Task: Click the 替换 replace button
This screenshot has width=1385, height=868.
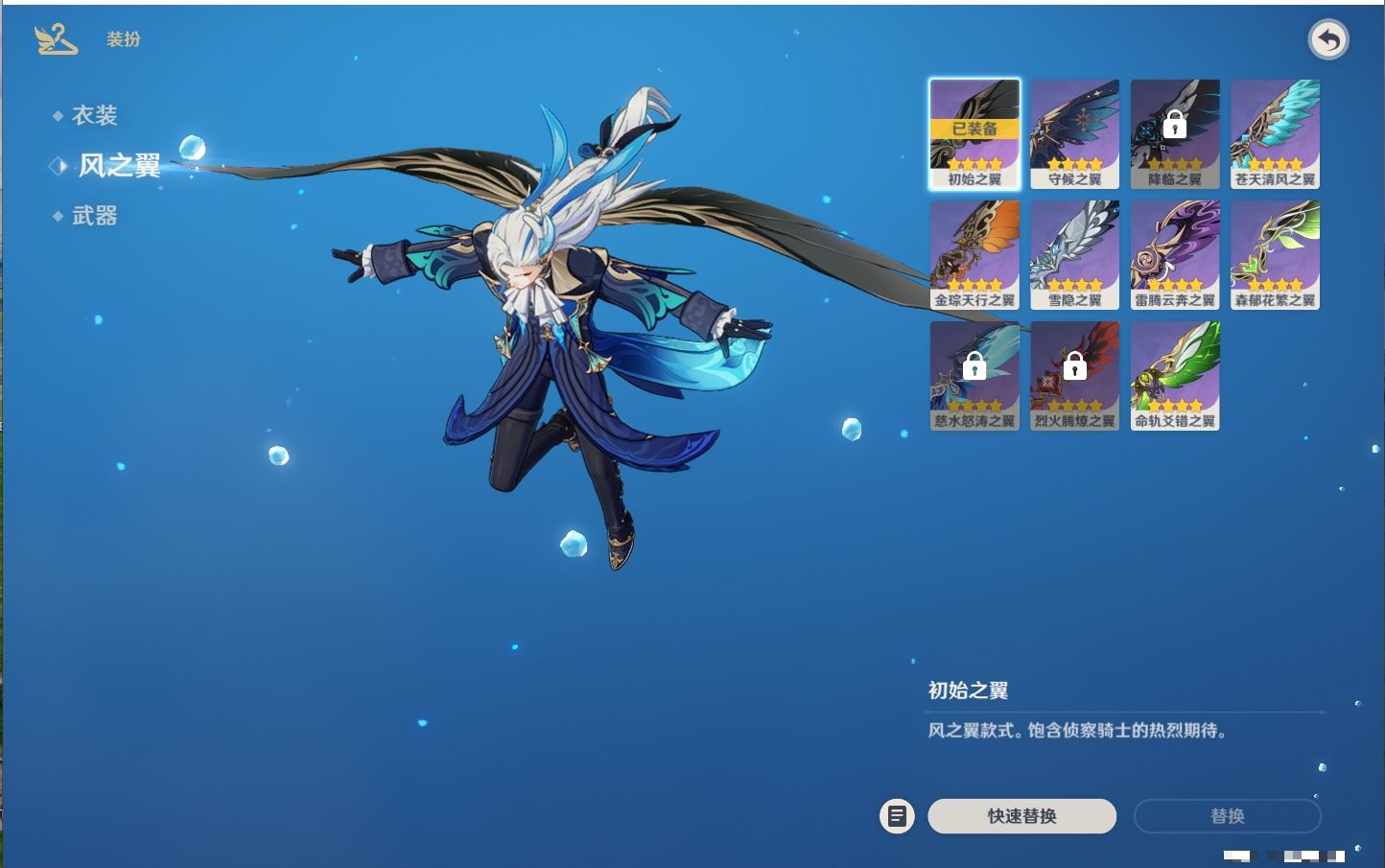Action: [x=1227, y=816]
